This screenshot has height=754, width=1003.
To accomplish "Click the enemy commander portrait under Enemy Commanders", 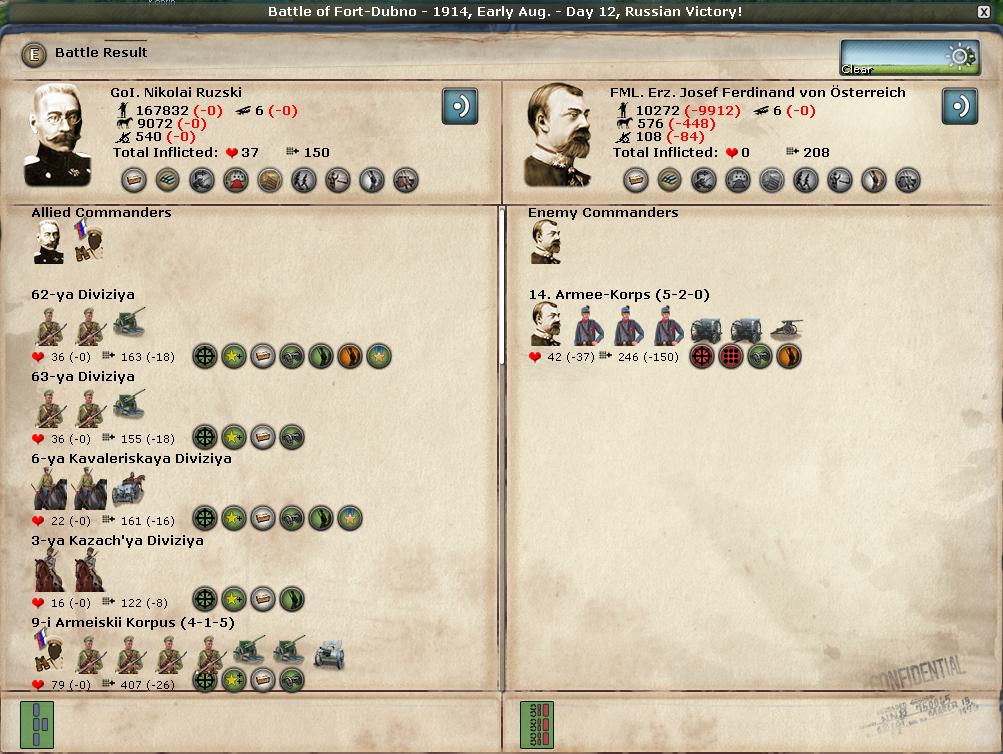I will (546, 242).
